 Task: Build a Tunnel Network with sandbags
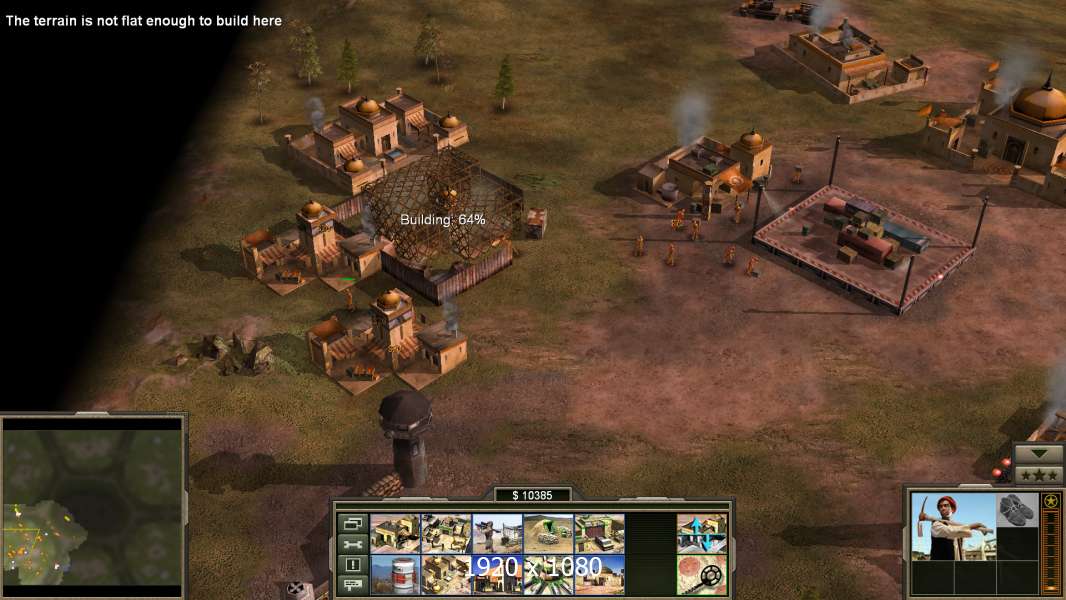click(548, 533)
